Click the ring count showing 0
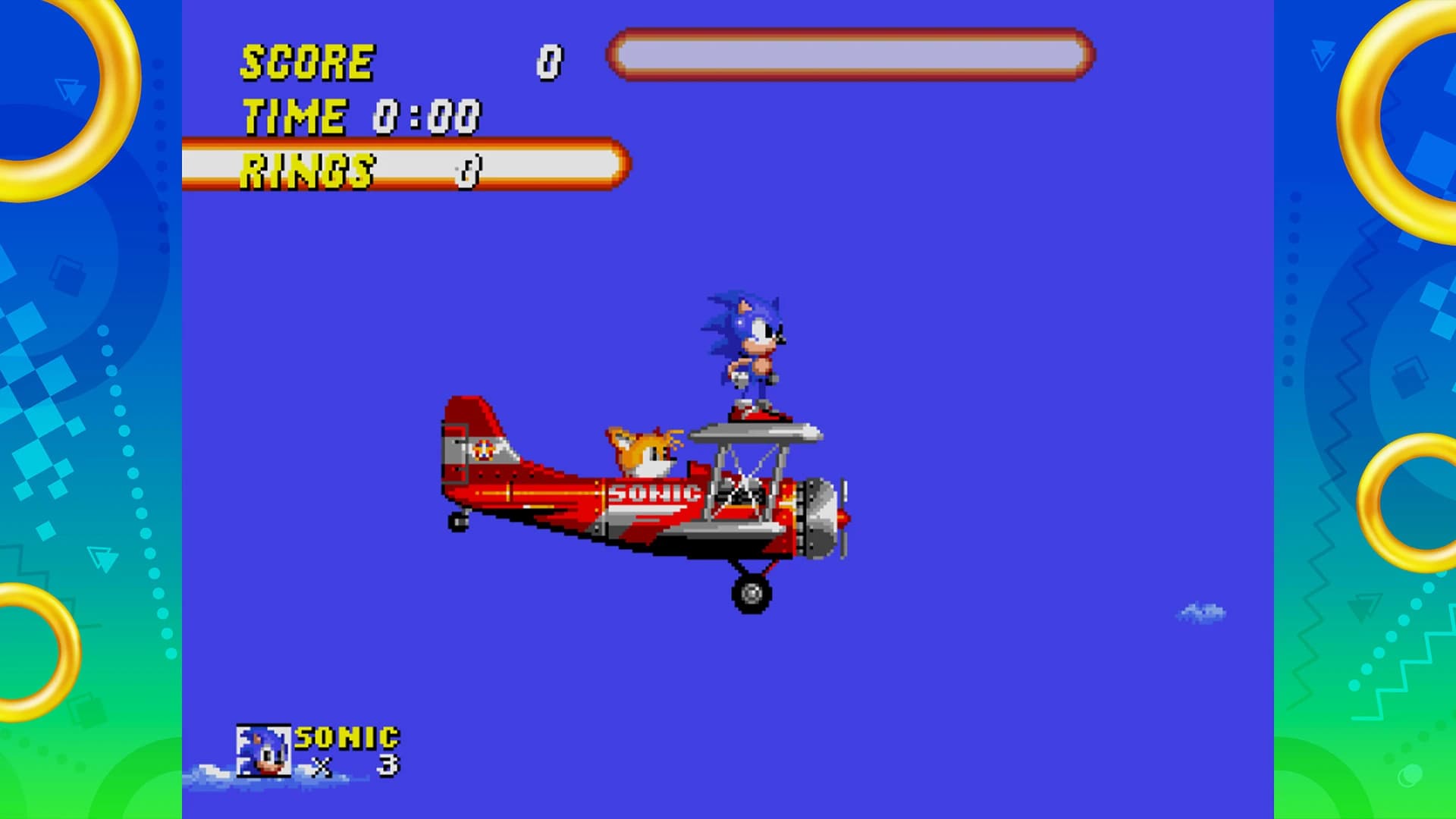The width and height of the screenshot is (1456, 819). point(466,171)
